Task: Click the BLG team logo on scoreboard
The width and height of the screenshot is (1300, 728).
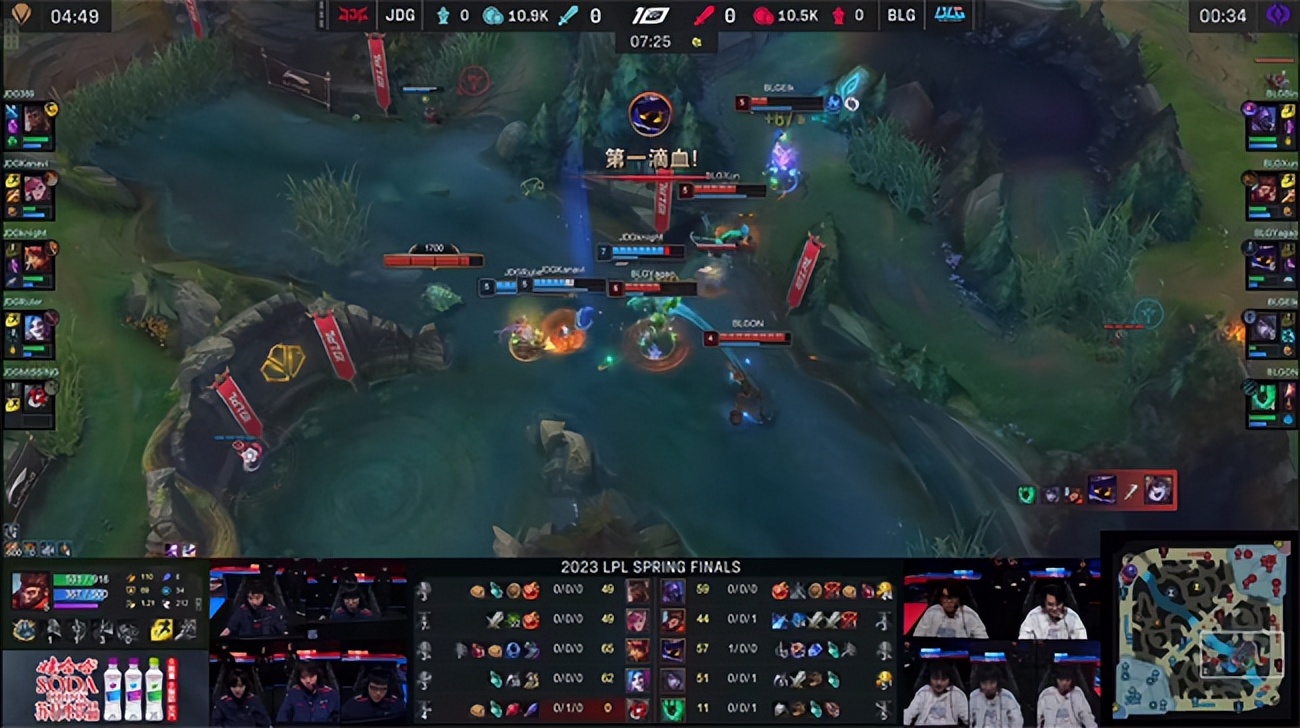Action: (x=950, y=14)
